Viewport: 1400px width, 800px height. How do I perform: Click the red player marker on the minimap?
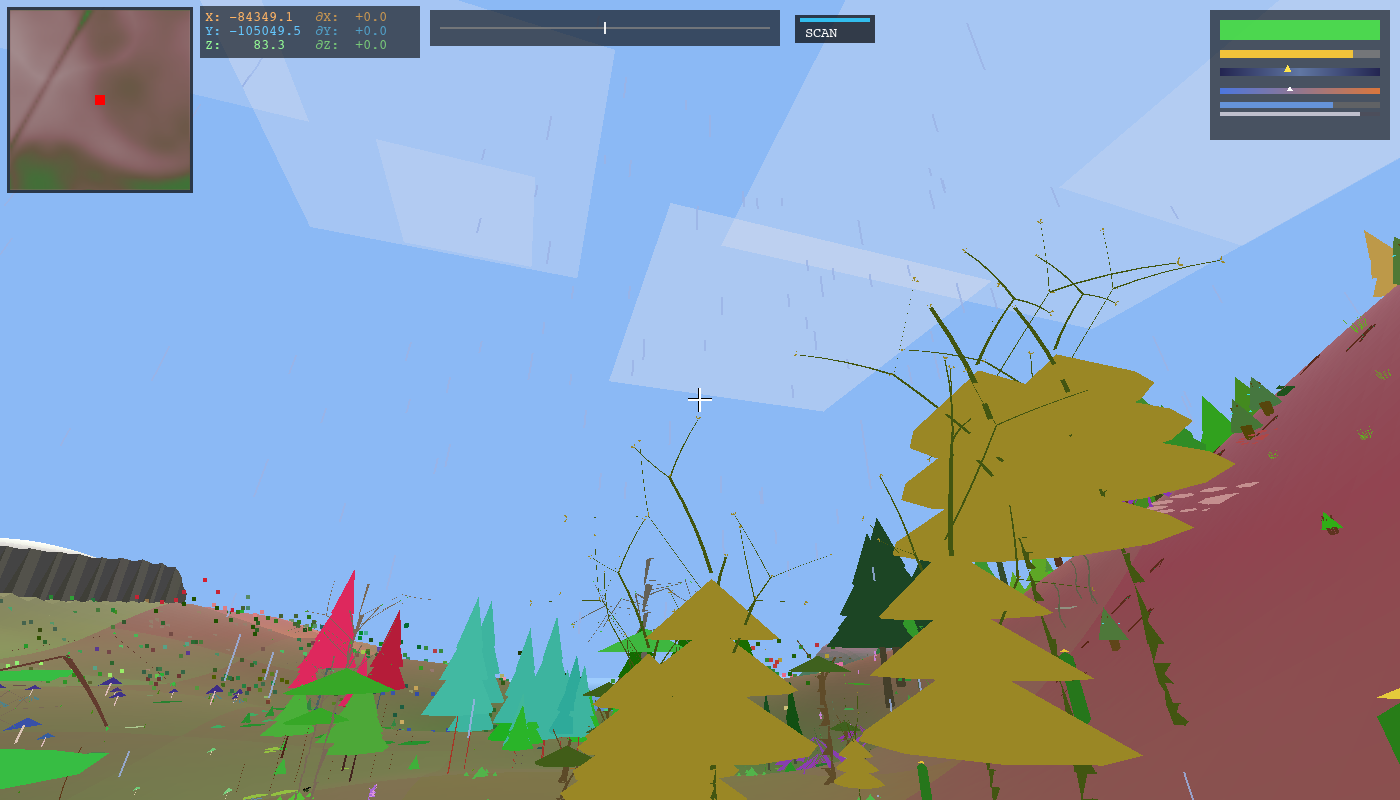pos(98,101)
